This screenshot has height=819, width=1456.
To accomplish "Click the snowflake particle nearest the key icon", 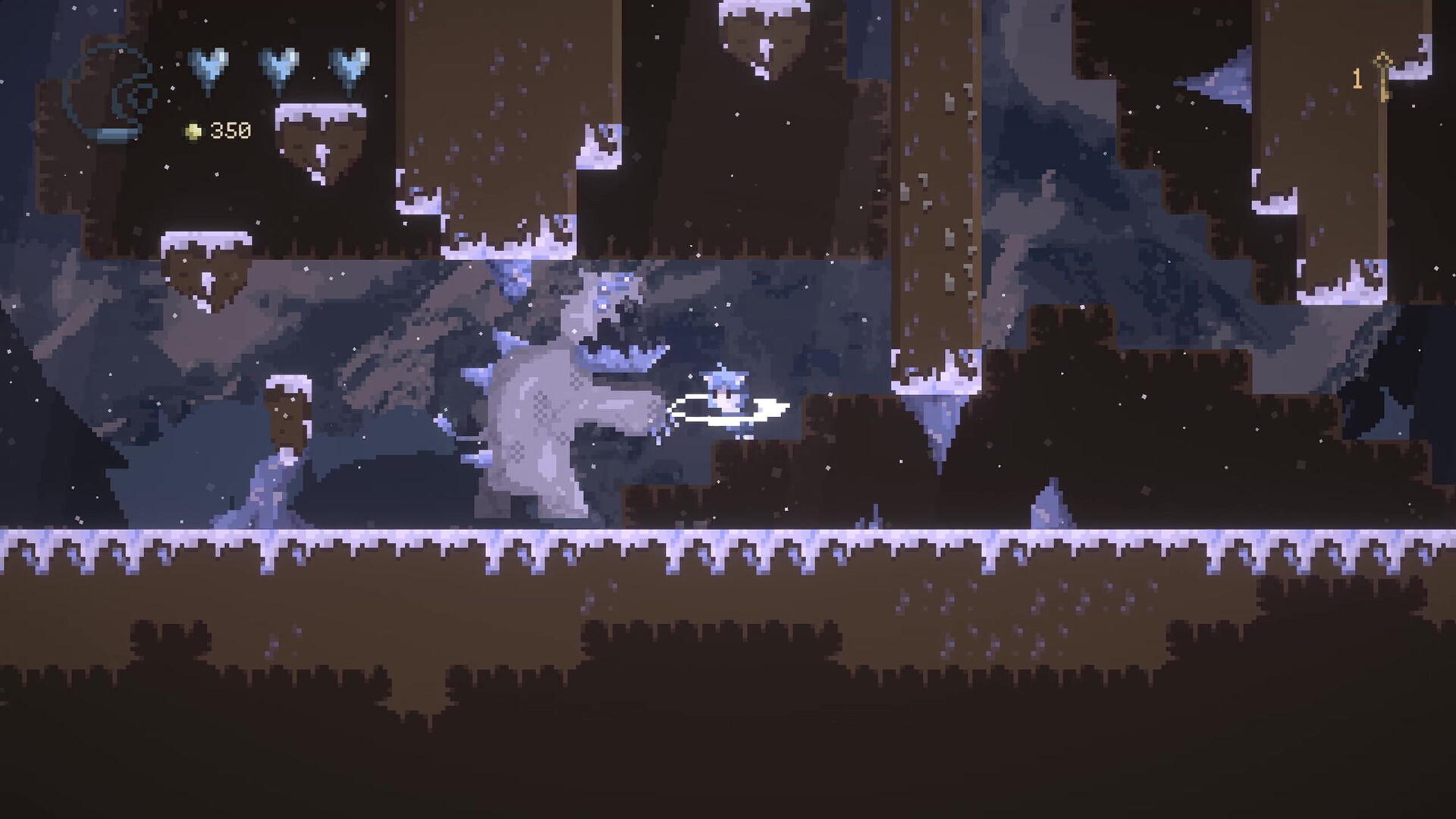I will [x=1414, y=106].
